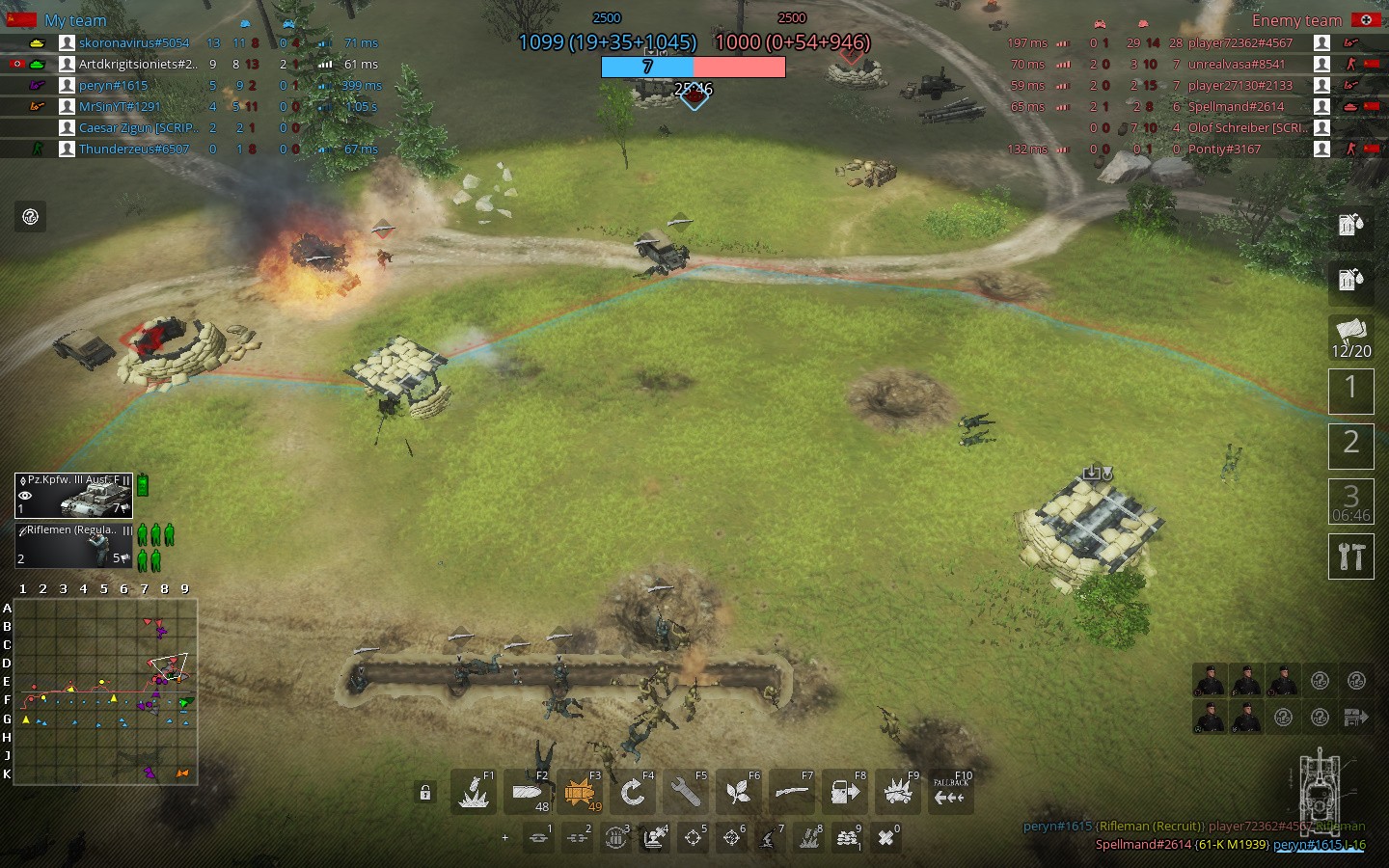
Task: Use the F8 exit-vehicle door command
Action: [x=845, y=792]
